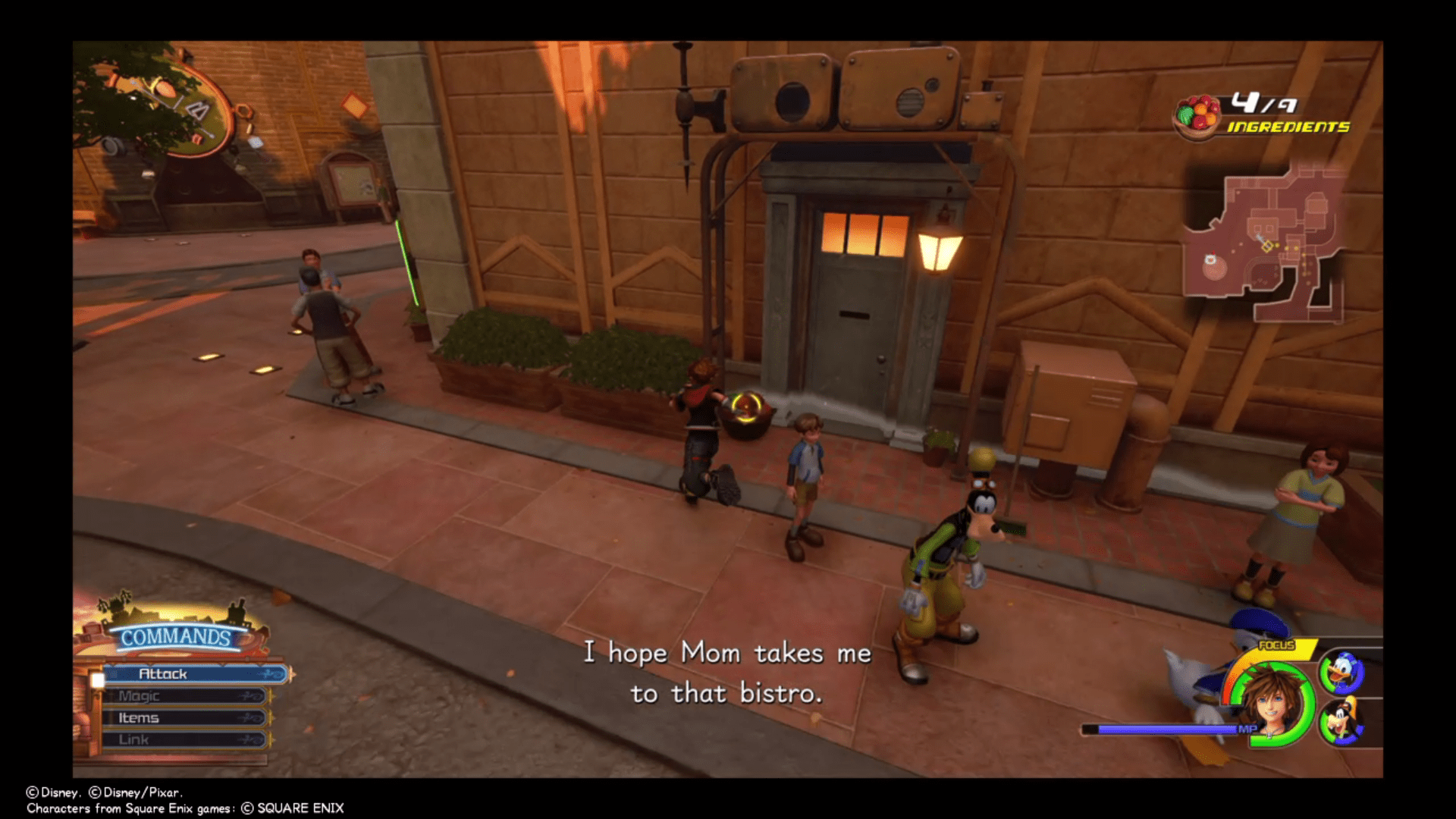Select the Attack command
The width and height of the screenshot is (1456, 819).
pos(163,674)
